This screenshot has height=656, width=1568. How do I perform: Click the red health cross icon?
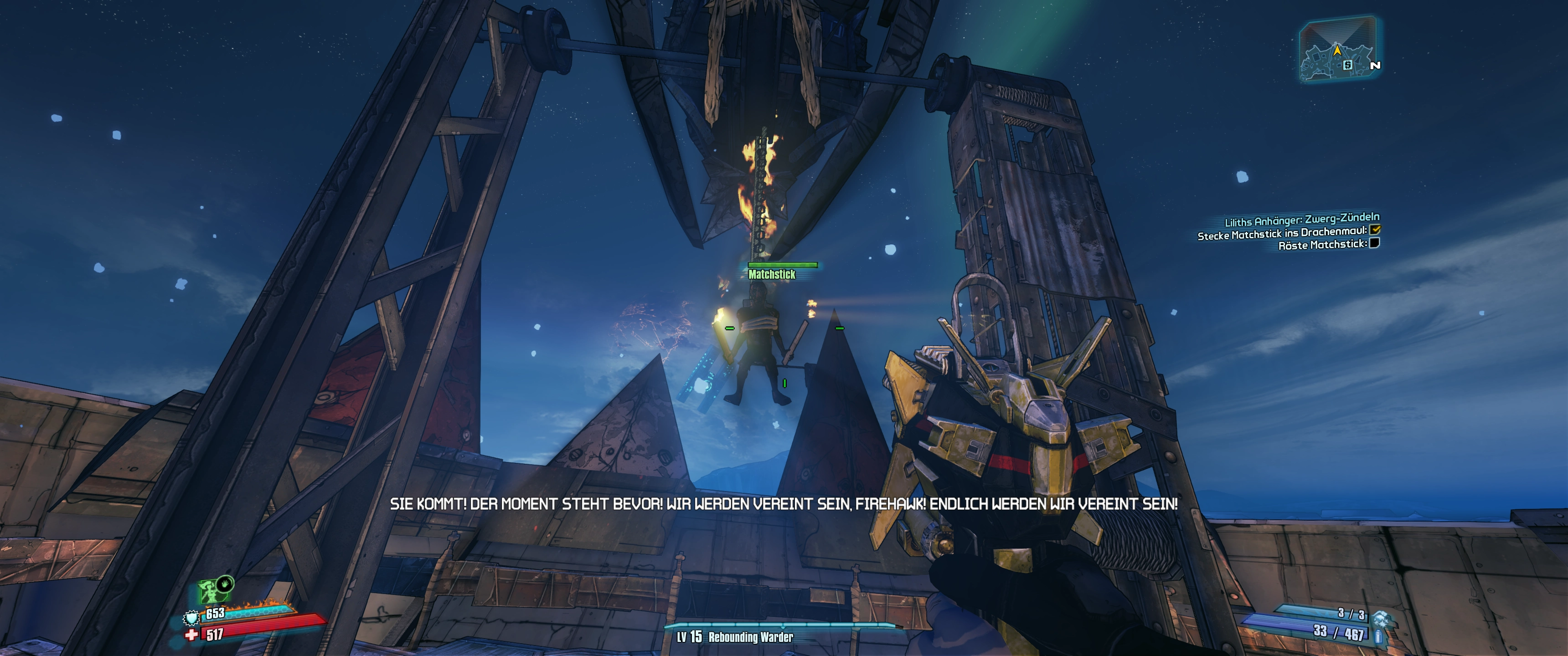pyautogui.click(x=192, y=635)
